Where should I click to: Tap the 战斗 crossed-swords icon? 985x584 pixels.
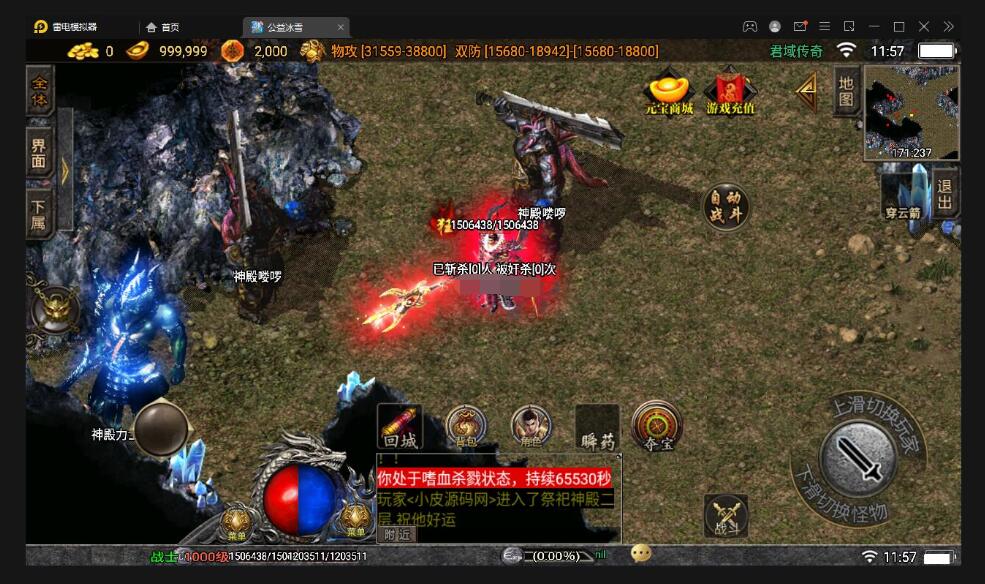click(726, 517)
